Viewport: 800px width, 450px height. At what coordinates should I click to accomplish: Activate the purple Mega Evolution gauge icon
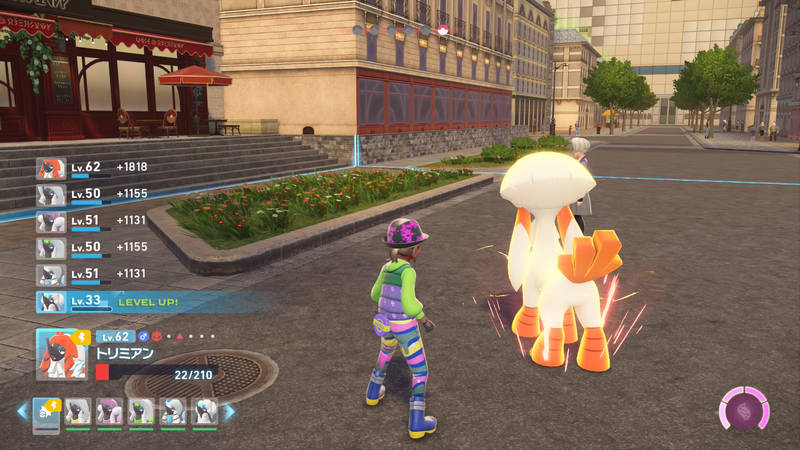point(744,410)
